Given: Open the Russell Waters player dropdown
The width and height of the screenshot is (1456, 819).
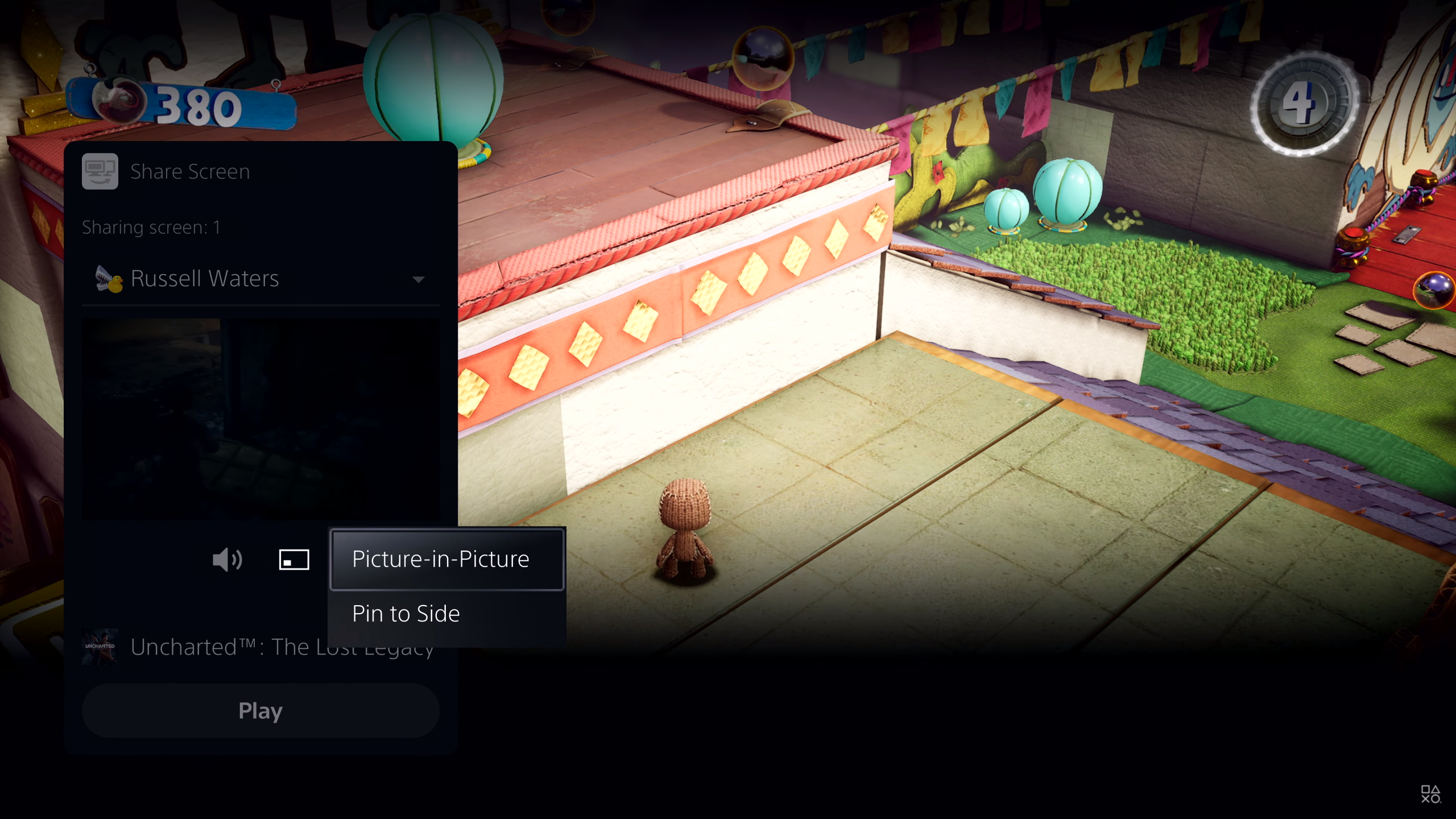Looking at the screenshot, I should coord(260,279).
